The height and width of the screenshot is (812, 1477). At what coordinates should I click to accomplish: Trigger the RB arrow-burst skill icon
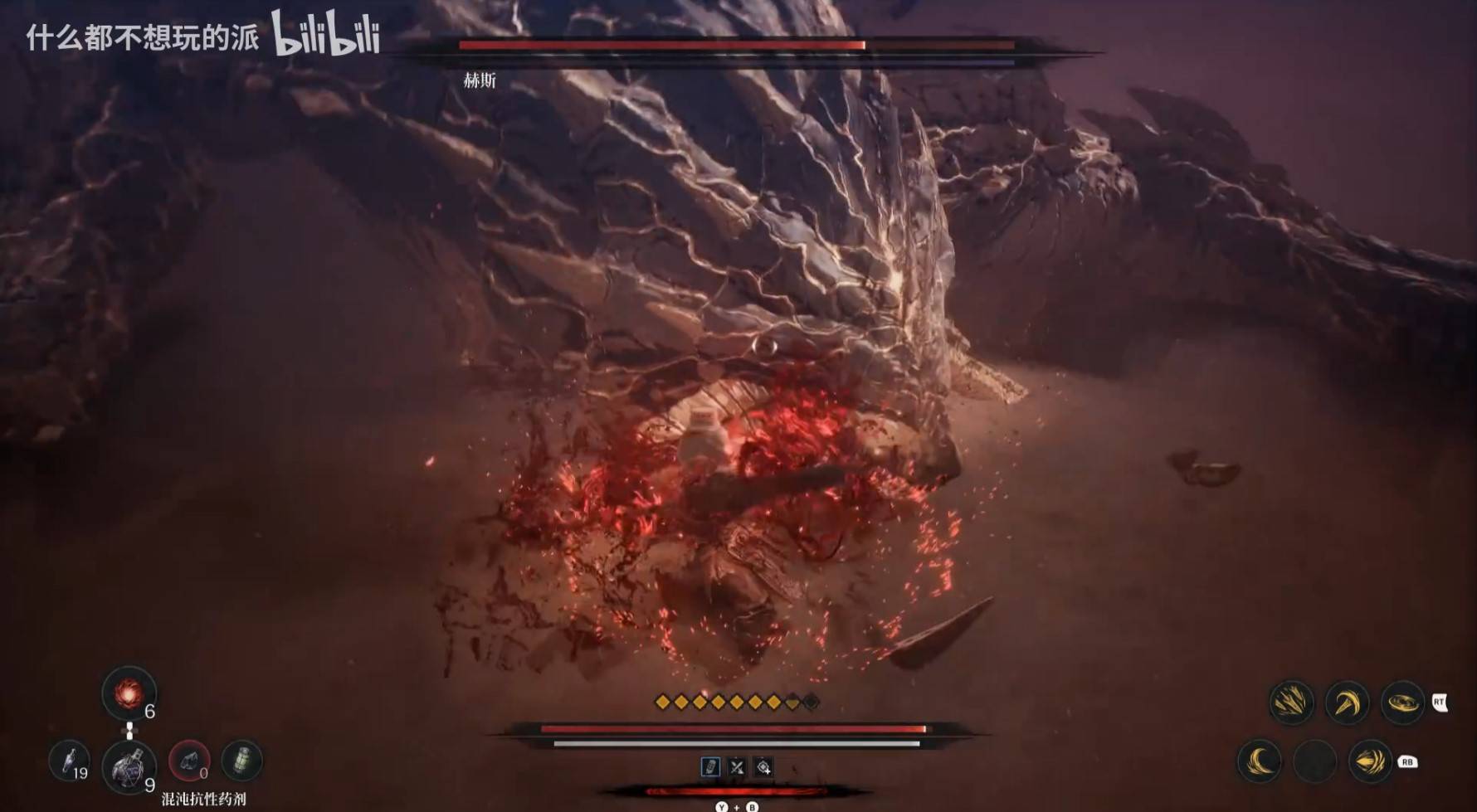tap(1372, 760)
